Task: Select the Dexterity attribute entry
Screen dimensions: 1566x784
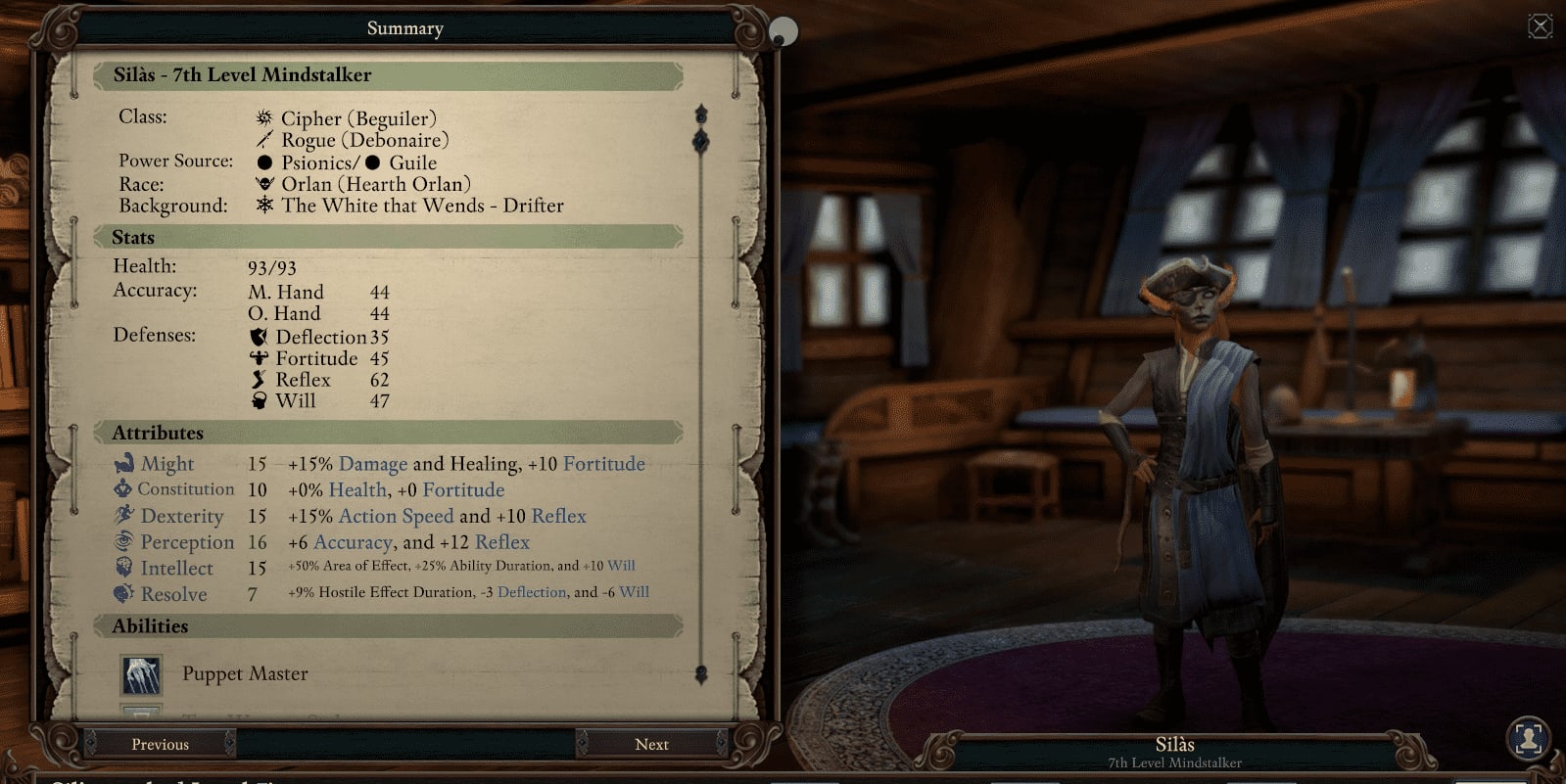Action: click(x=181, y=516)
